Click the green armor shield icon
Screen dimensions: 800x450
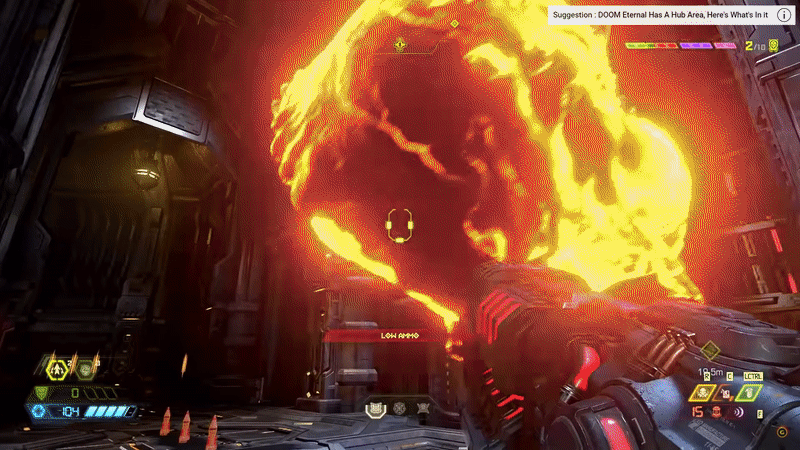point(41,392)
